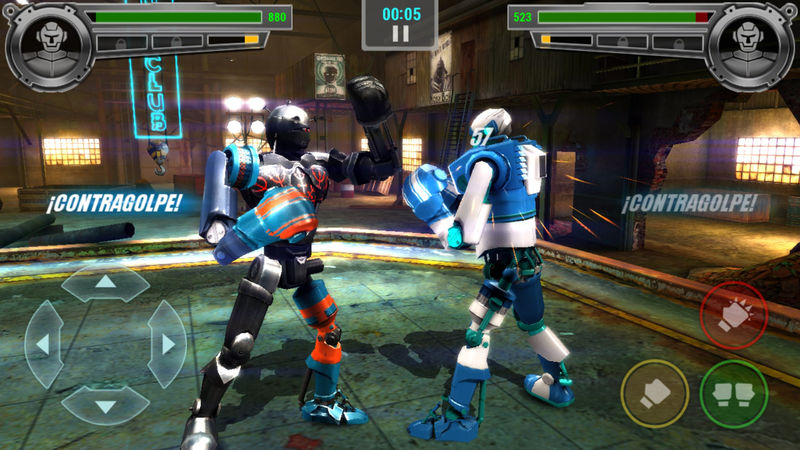Move left with the left arrow pad
This screenshot has height=450, width=800.
(44, 344)
